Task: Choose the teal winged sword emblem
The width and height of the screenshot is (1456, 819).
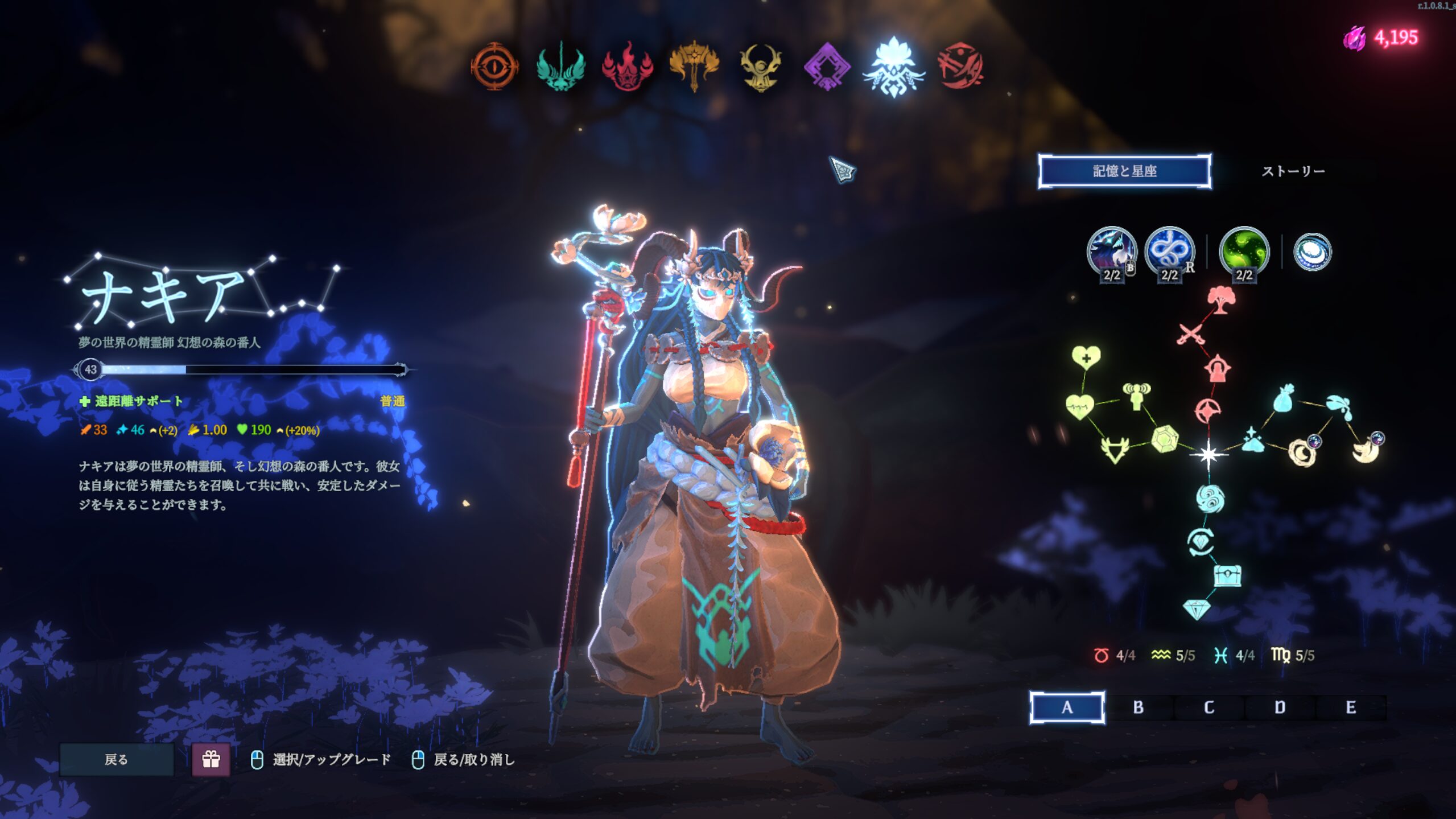Action: click(x=560, y=67)
